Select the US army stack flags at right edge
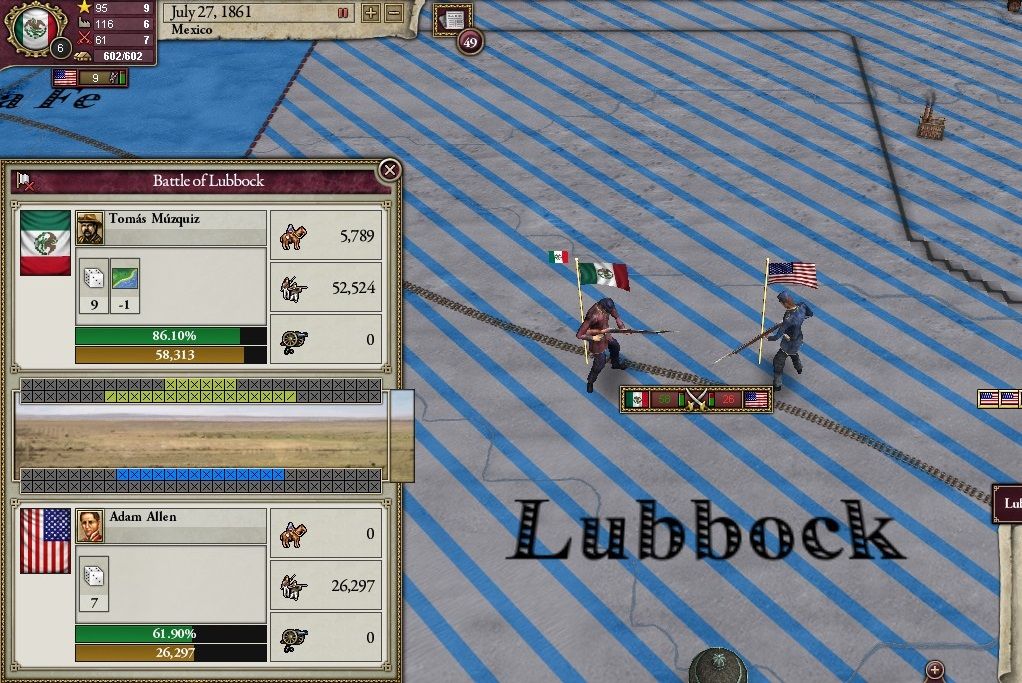The image size is (1022, 683). pos(999,399)
